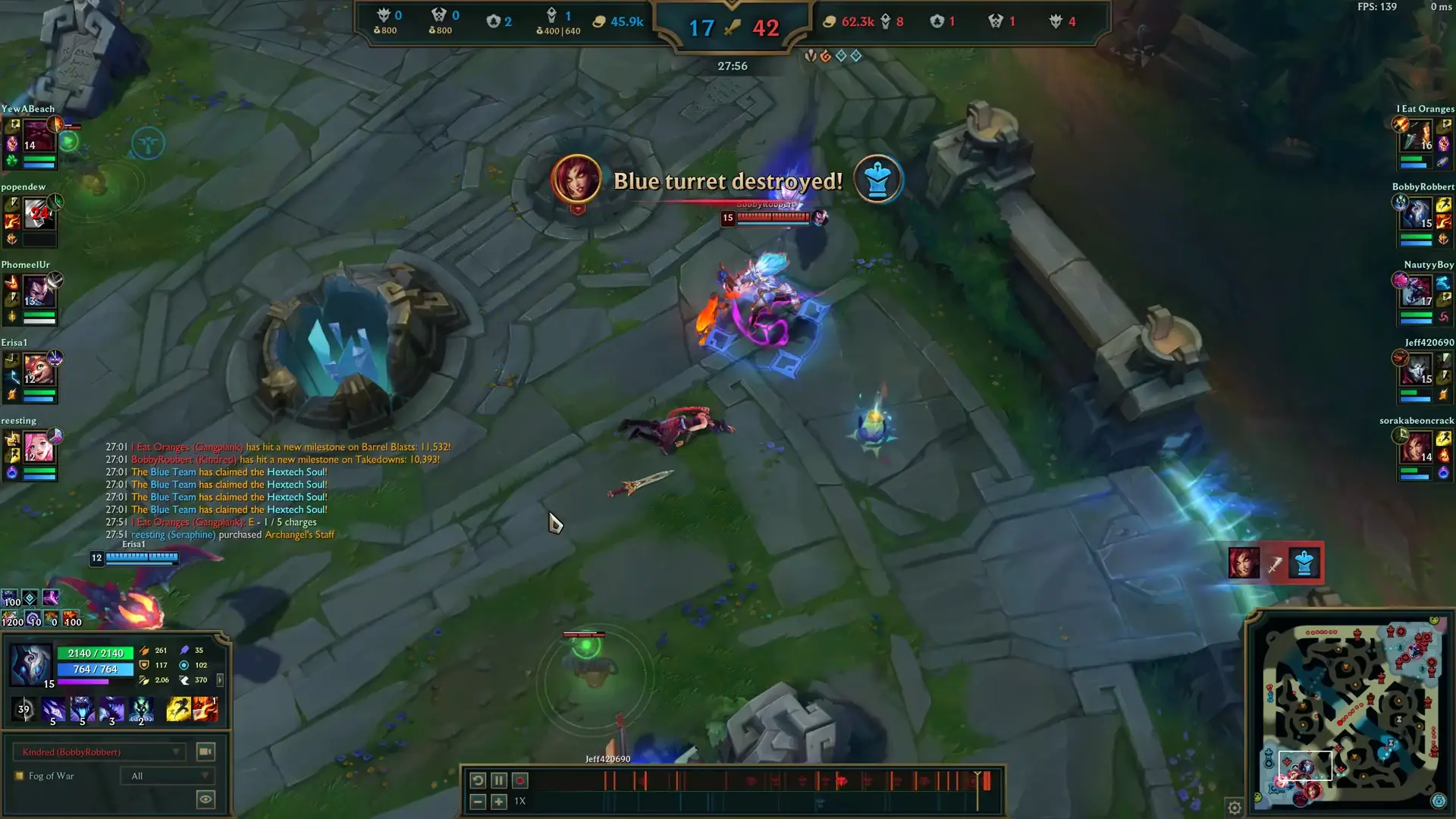The height and width of the screenshot is (819, 1456).
Task: Open the Kindred (BobbyRobbert) champion dropdown
Action: pos(99,752)
